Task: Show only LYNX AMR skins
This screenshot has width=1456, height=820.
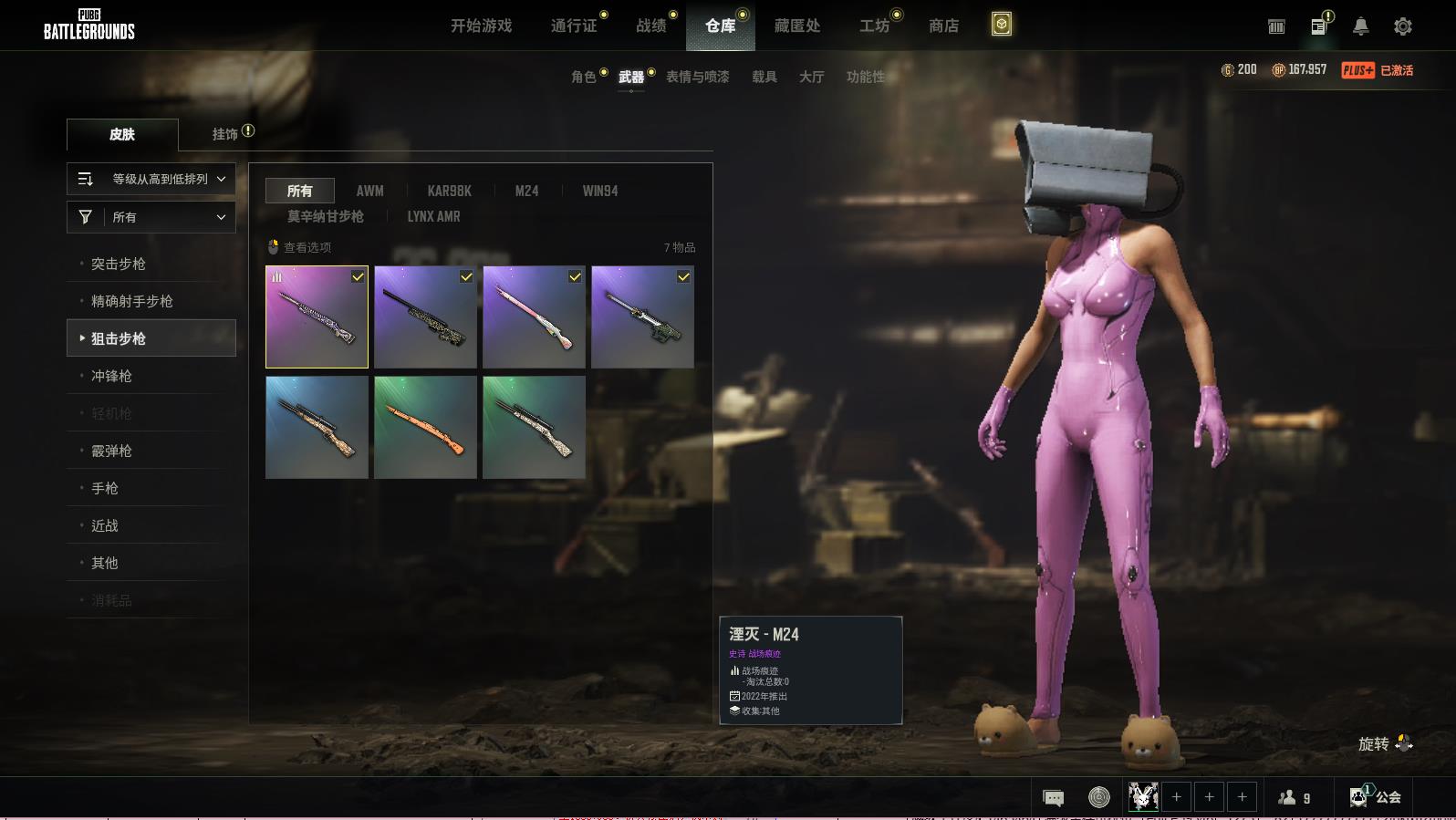Action: click(433, 216)
